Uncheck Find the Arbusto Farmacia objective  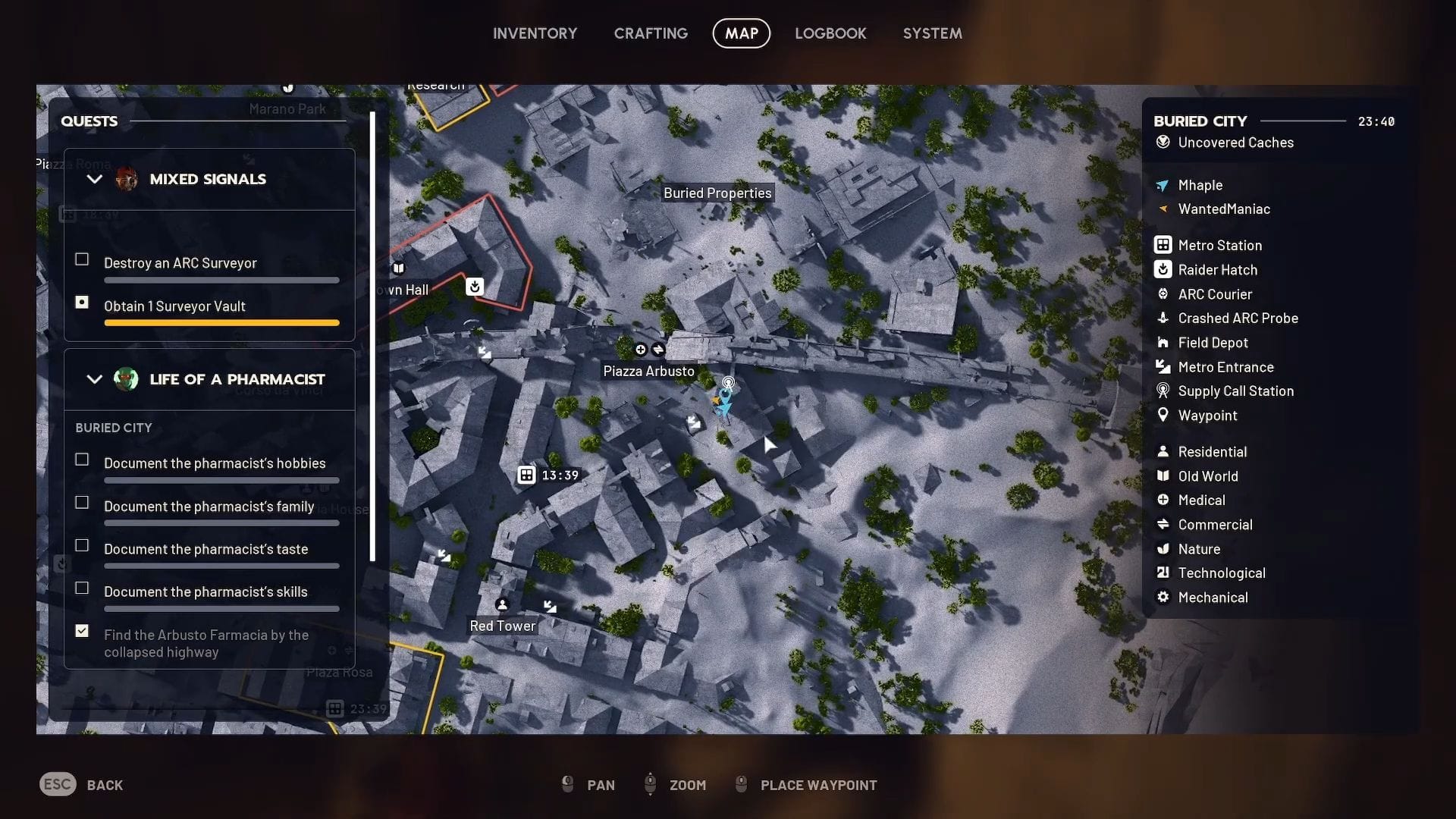click(81, 630)
